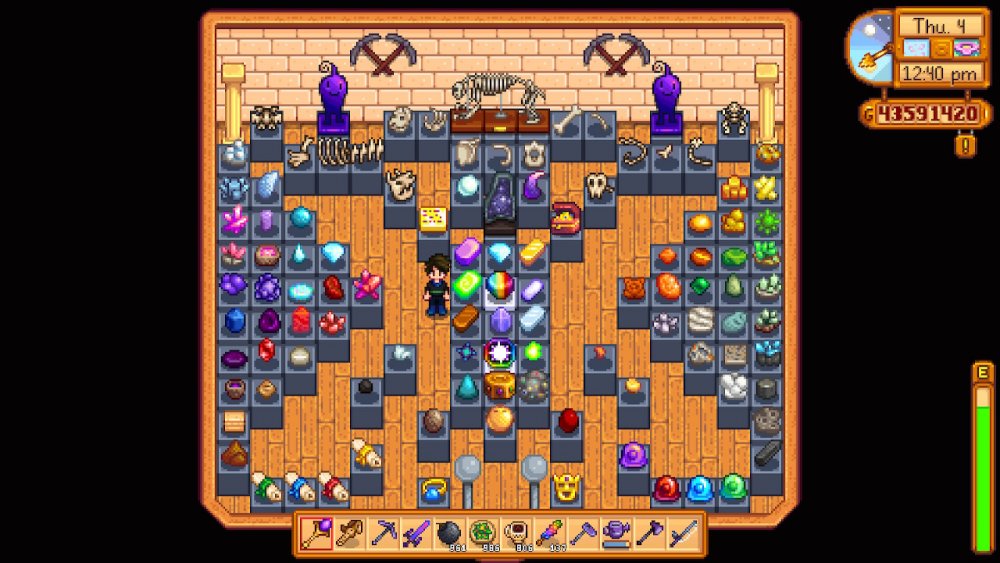Viewport: 1000px width, 563px height.
Task: Select the black bomb stack of 961
Action: 450,534
